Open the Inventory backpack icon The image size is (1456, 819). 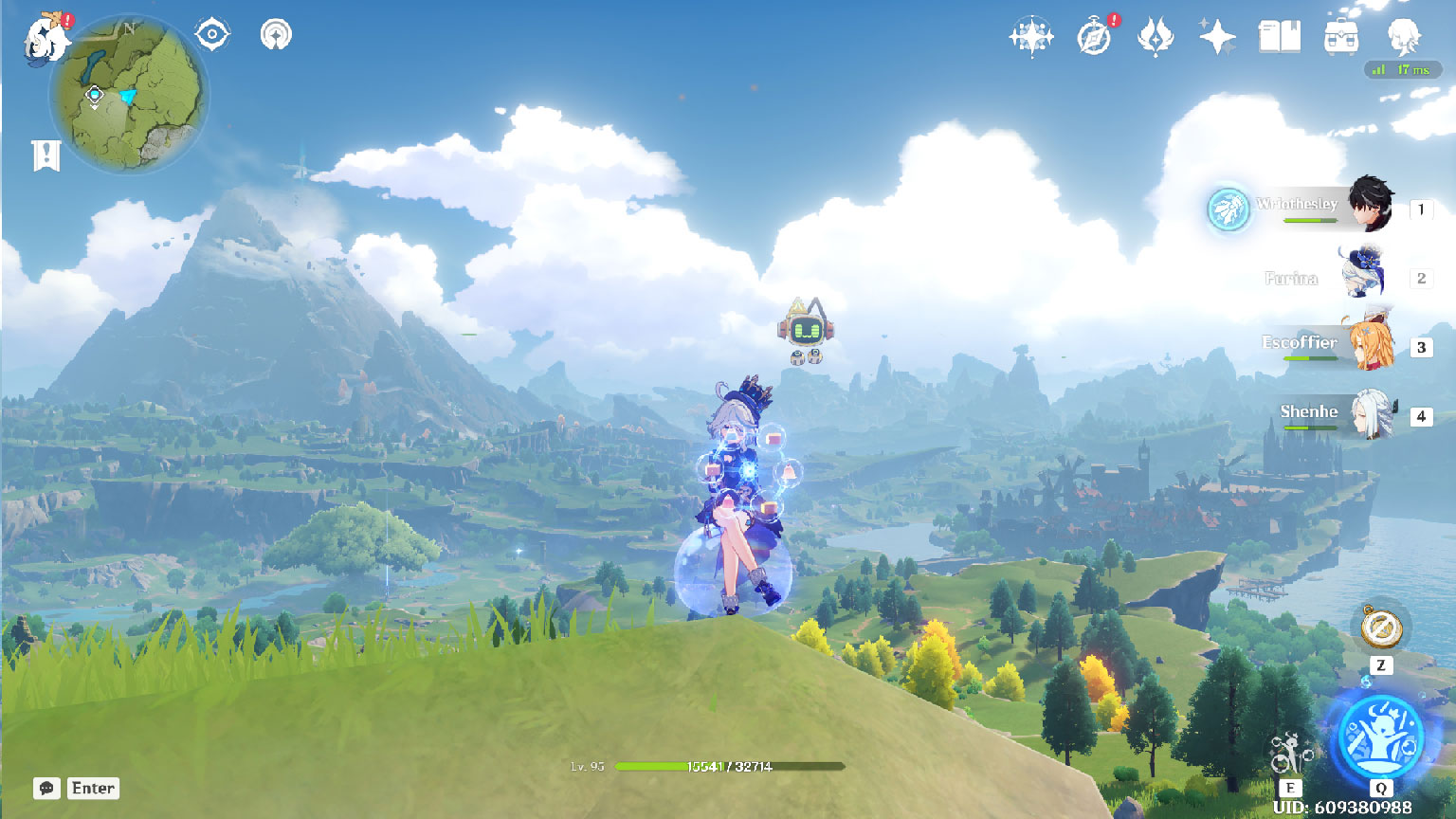point(1341,38)
